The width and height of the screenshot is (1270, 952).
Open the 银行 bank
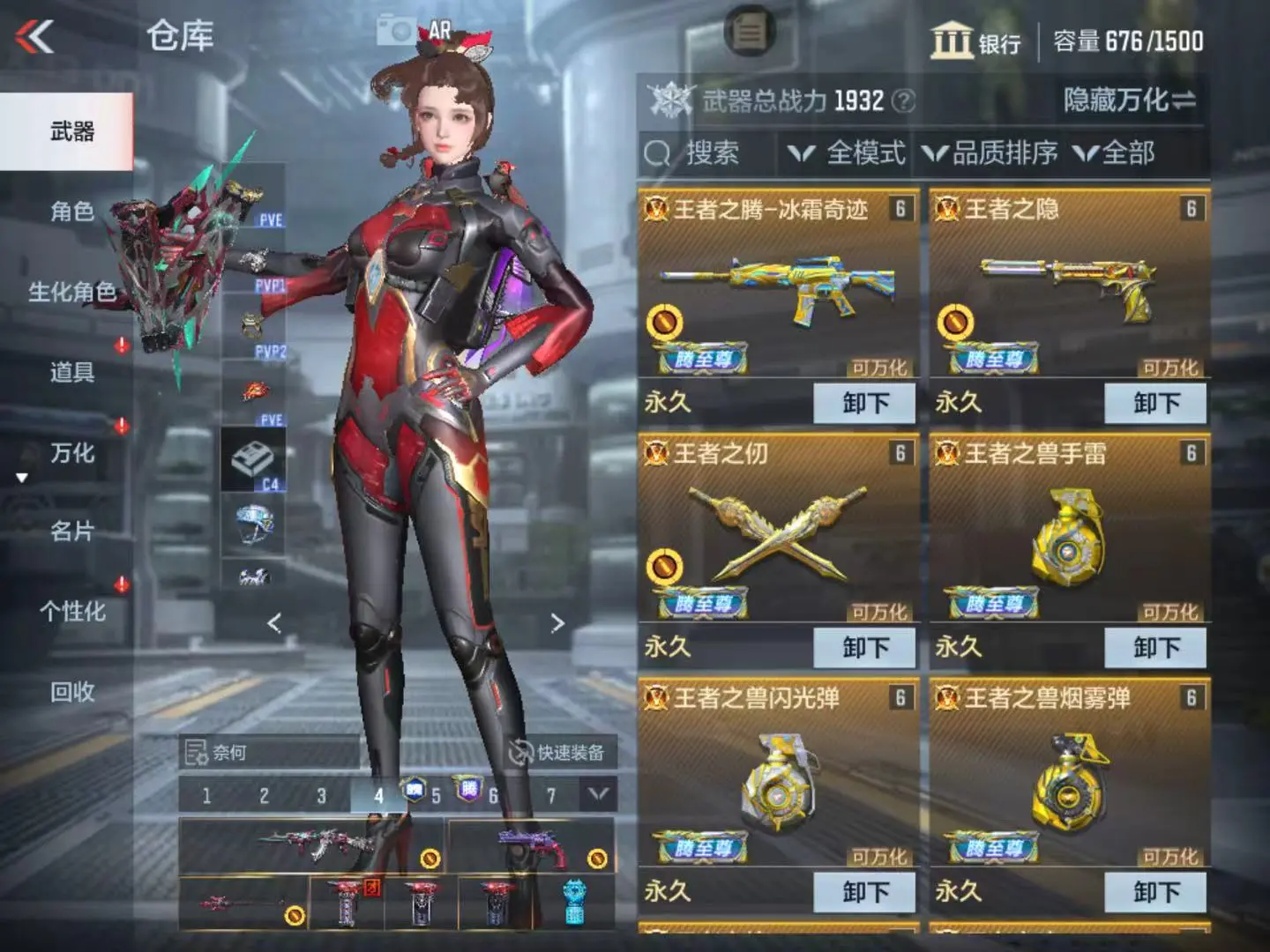click(x=975, y=41)
